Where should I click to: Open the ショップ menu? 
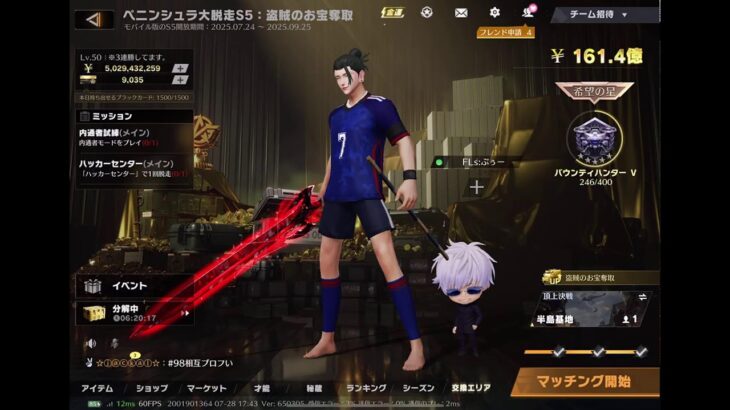[x=151, y=388]
